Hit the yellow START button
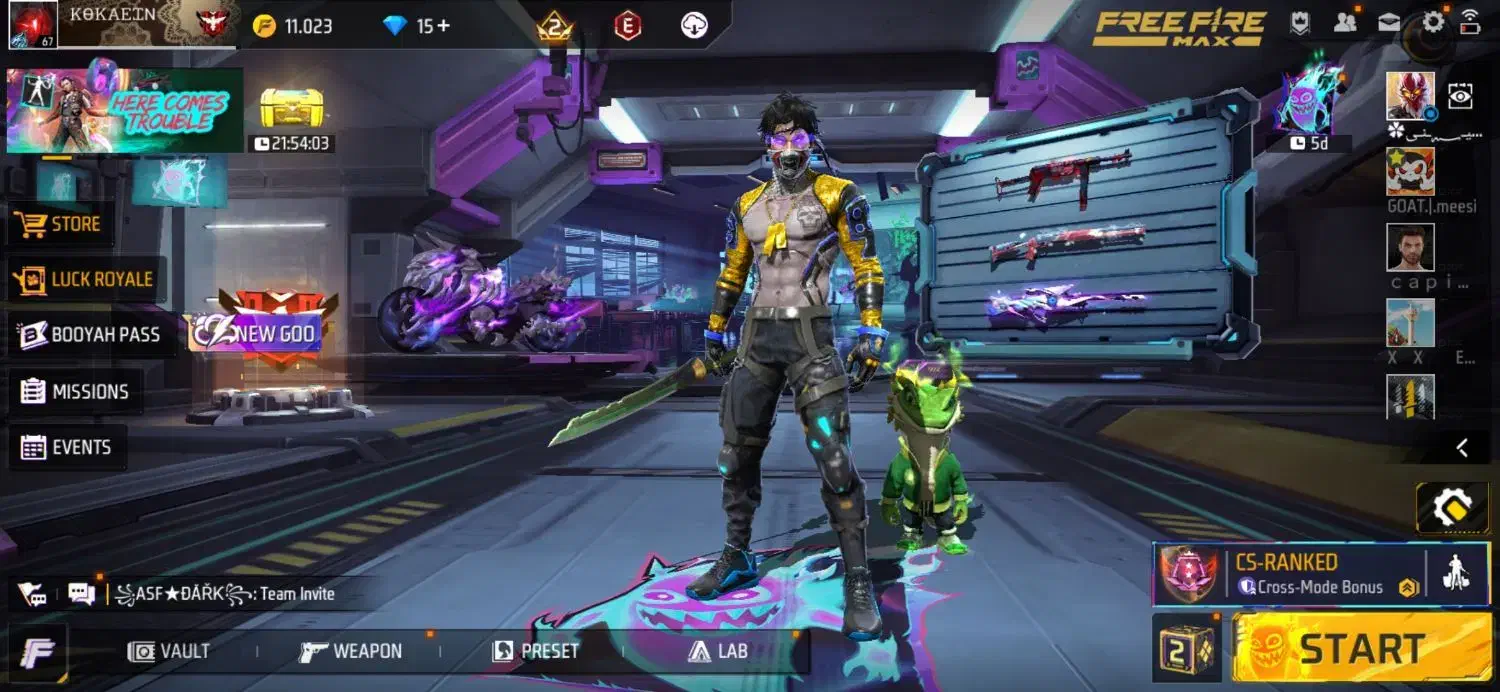Viewport: 1500px width, 692px height. (1361, 649)
